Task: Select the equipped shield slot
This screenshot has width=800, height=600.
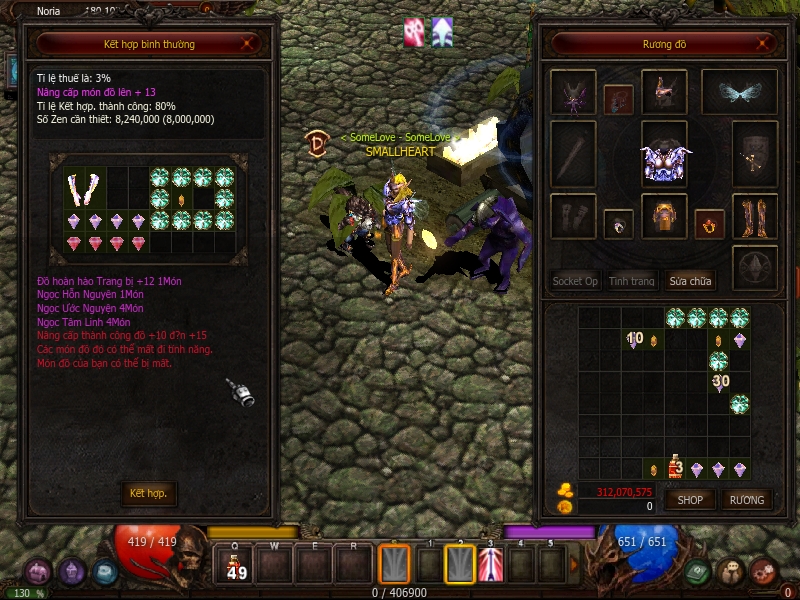Action: click(x=755, y=154)
